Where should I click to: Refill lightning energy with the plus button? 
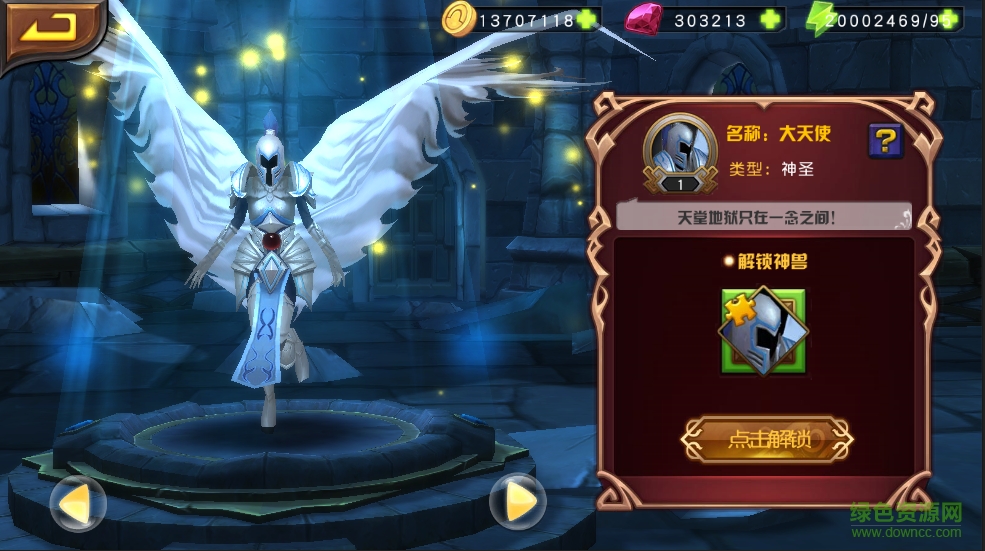[949, 19]
